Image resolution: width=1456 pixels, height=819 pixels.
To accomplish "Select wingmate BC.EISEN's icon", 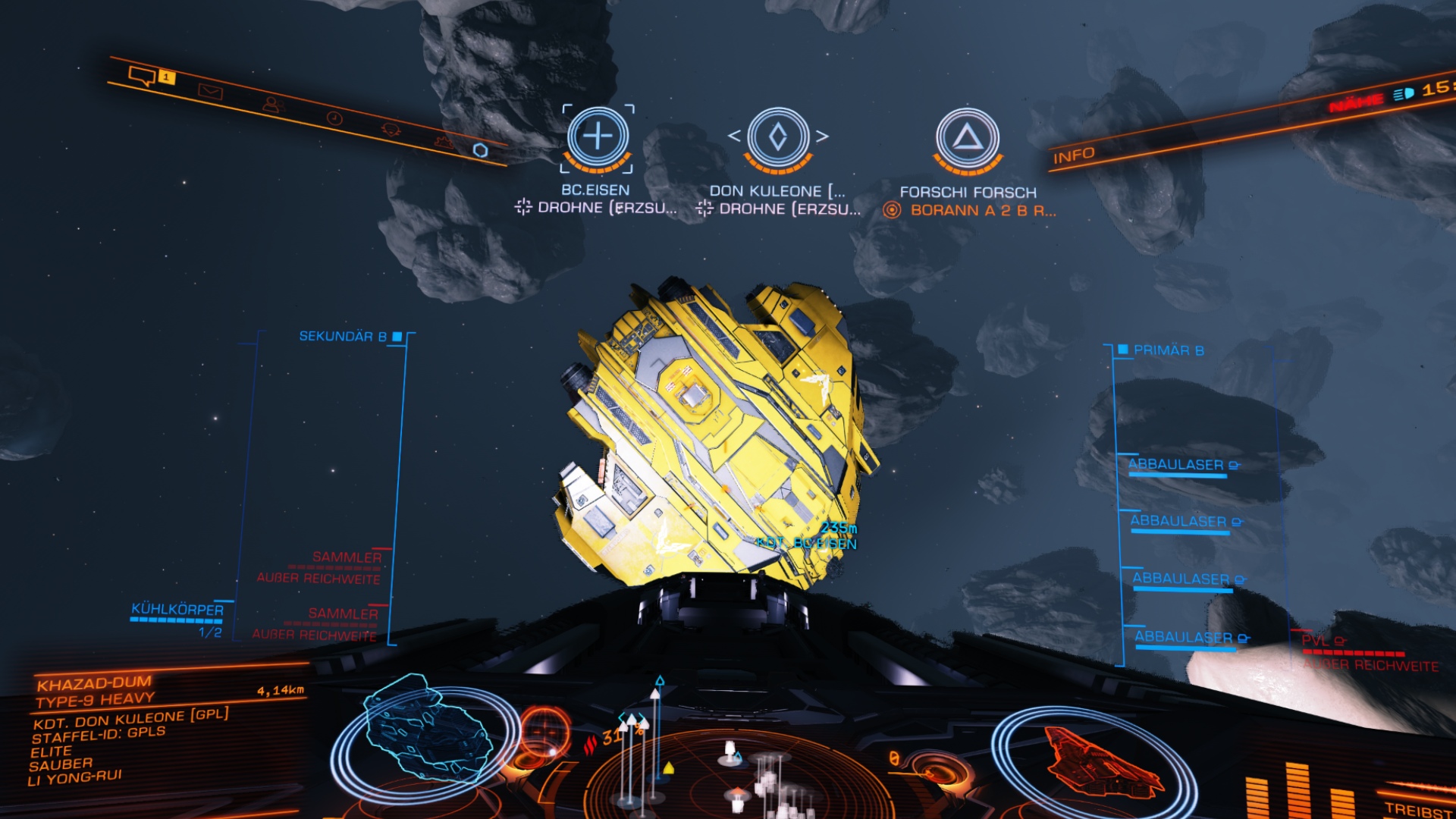I will point(598,136).
